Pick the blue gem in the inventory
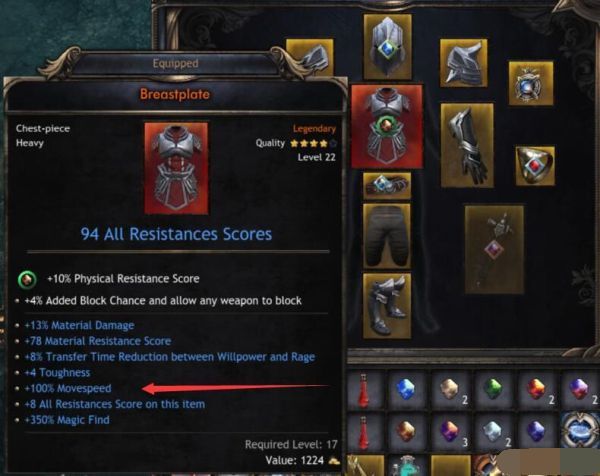600x476 pixels. pyautogui.click(x=405, y=389)
